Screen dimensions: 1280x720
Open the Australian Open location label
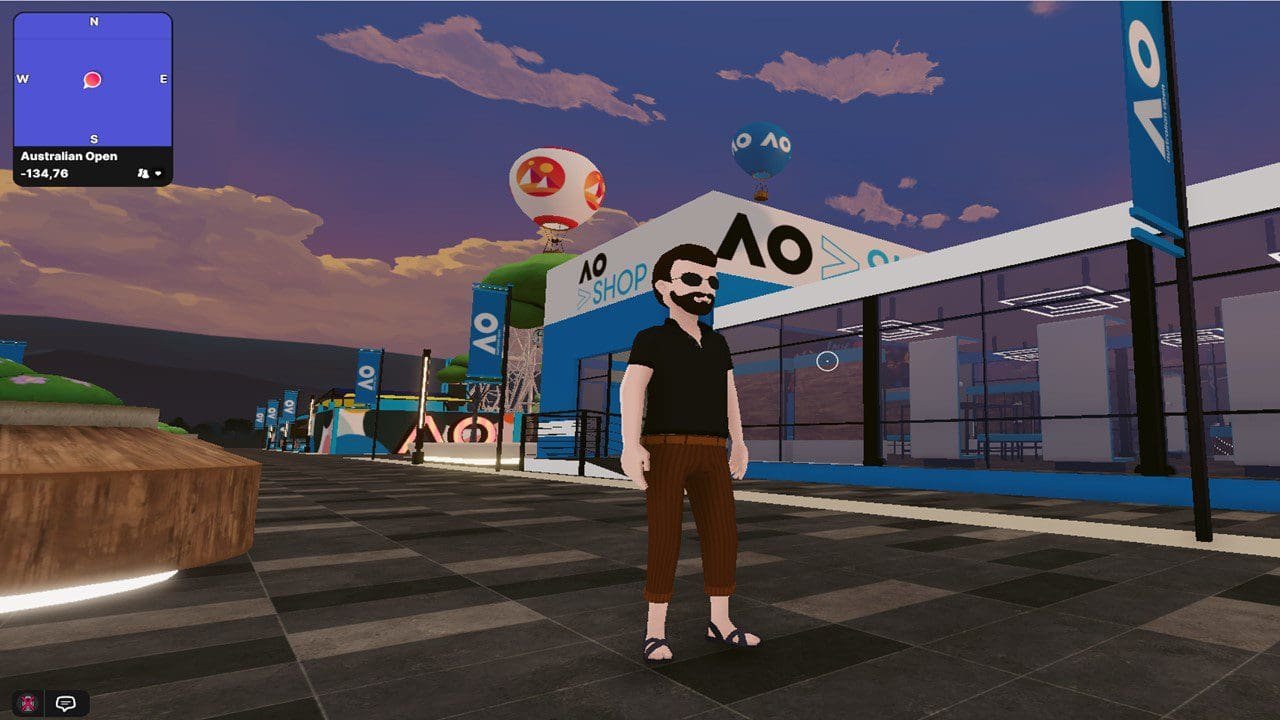(x=70, y=156)
